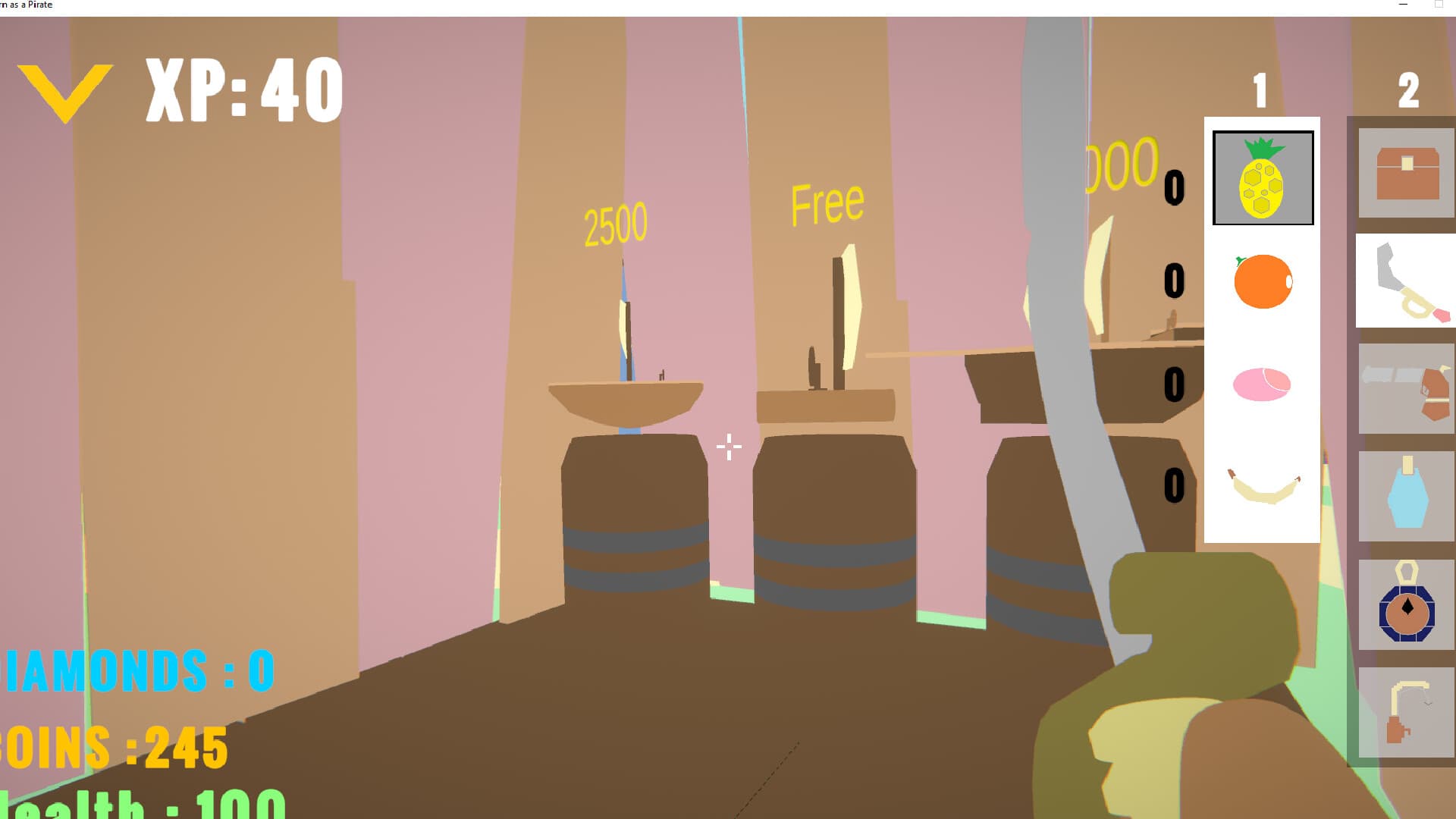Select the blunderbuss musket item
The width and height of the screenshot is (1456, 819).
1404,388
